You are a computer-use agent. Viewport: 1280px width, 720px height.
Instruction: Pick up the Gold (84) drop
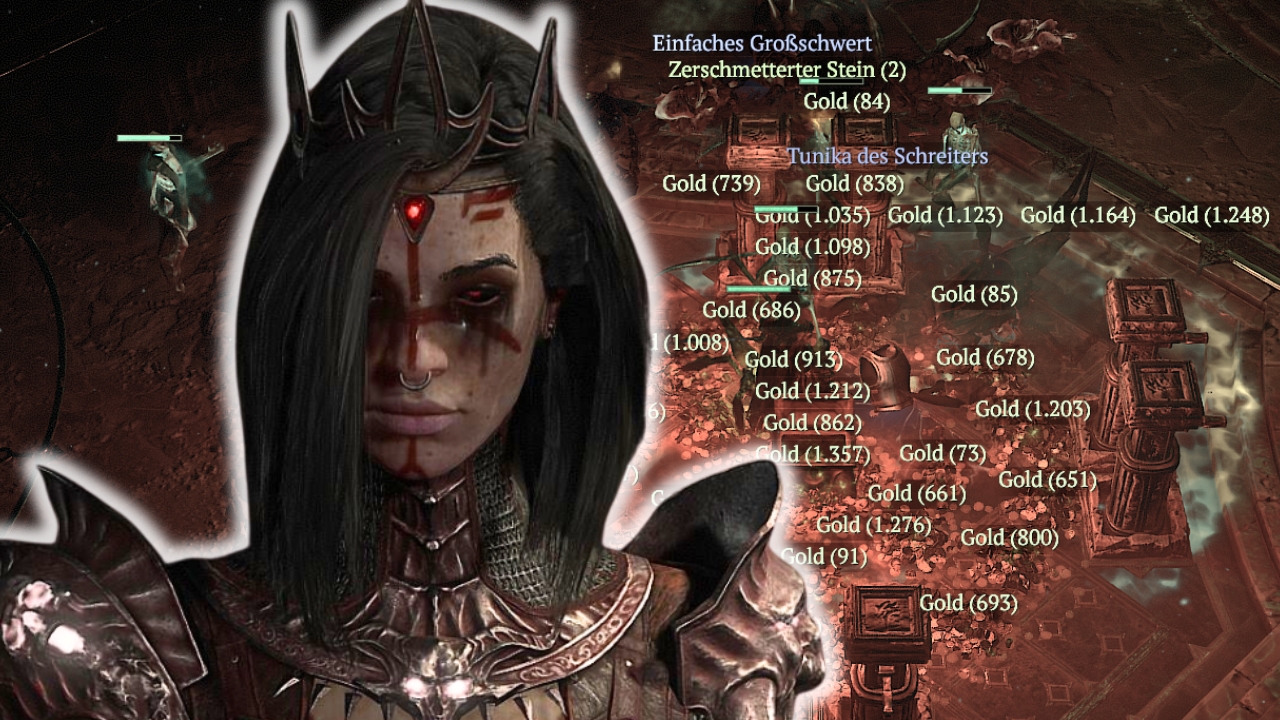[x=847, y=100]
